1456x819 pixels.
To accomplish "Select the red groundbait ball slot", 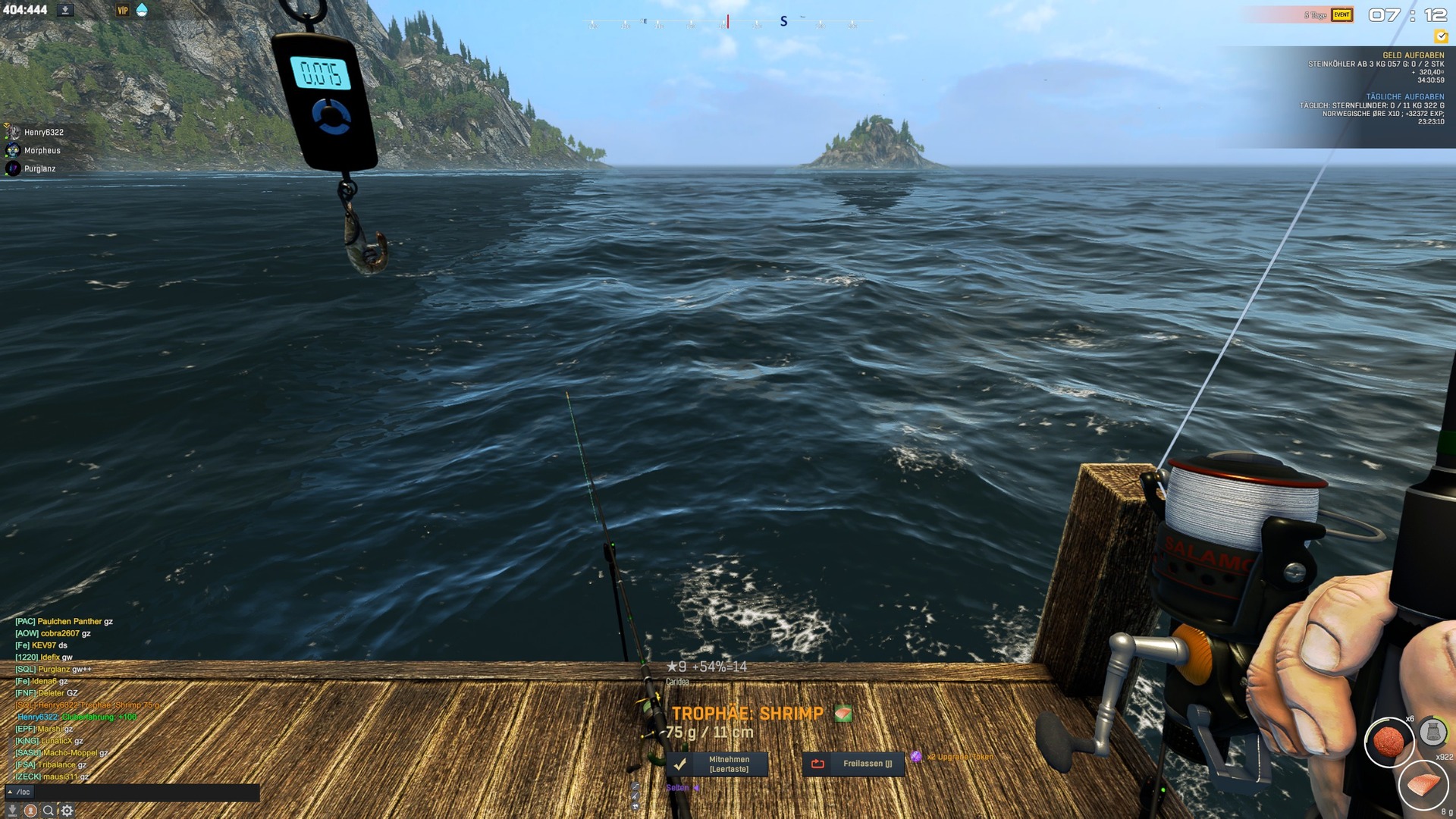I will [1389, 742].
